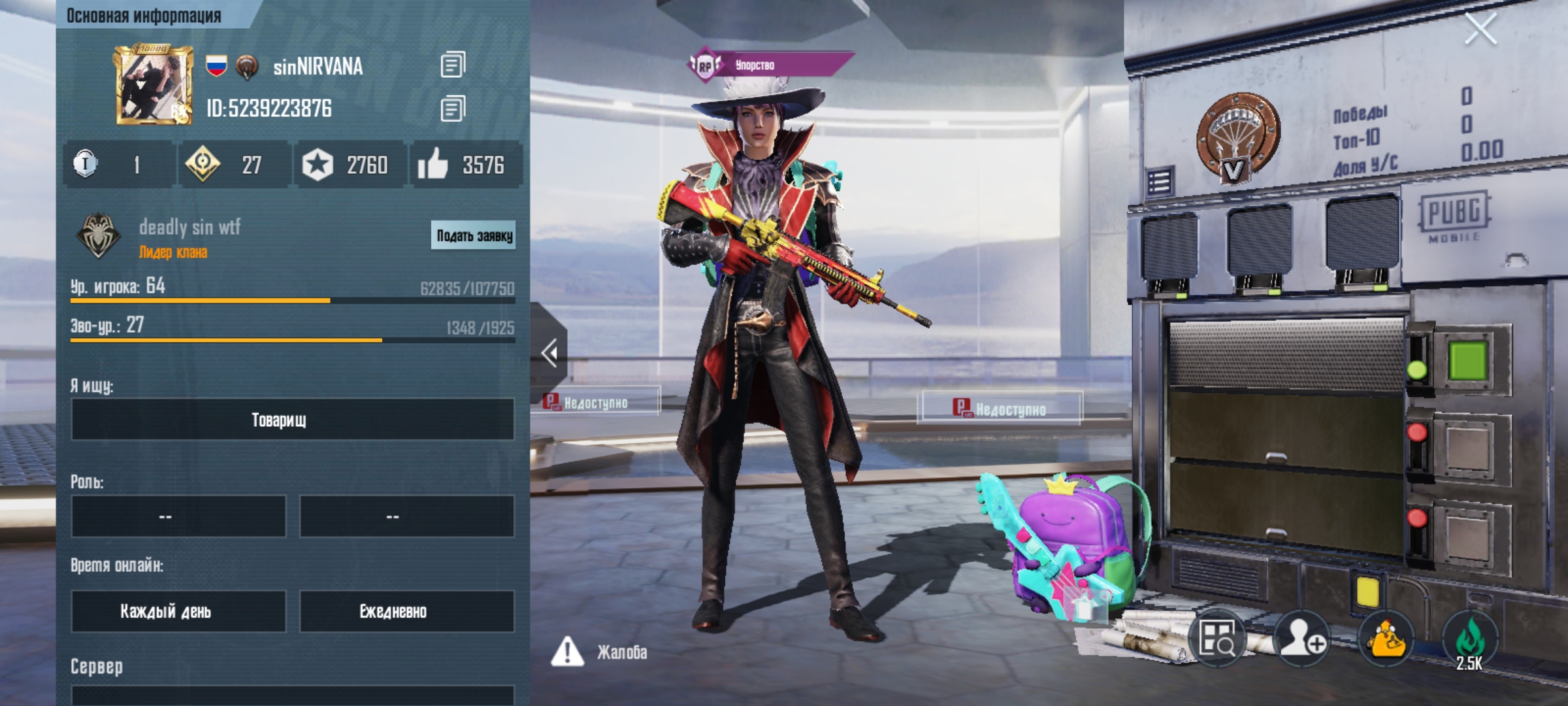Open the chicken icon button
This screenshot has width=1568, height=706.
tap(1386, 639)
